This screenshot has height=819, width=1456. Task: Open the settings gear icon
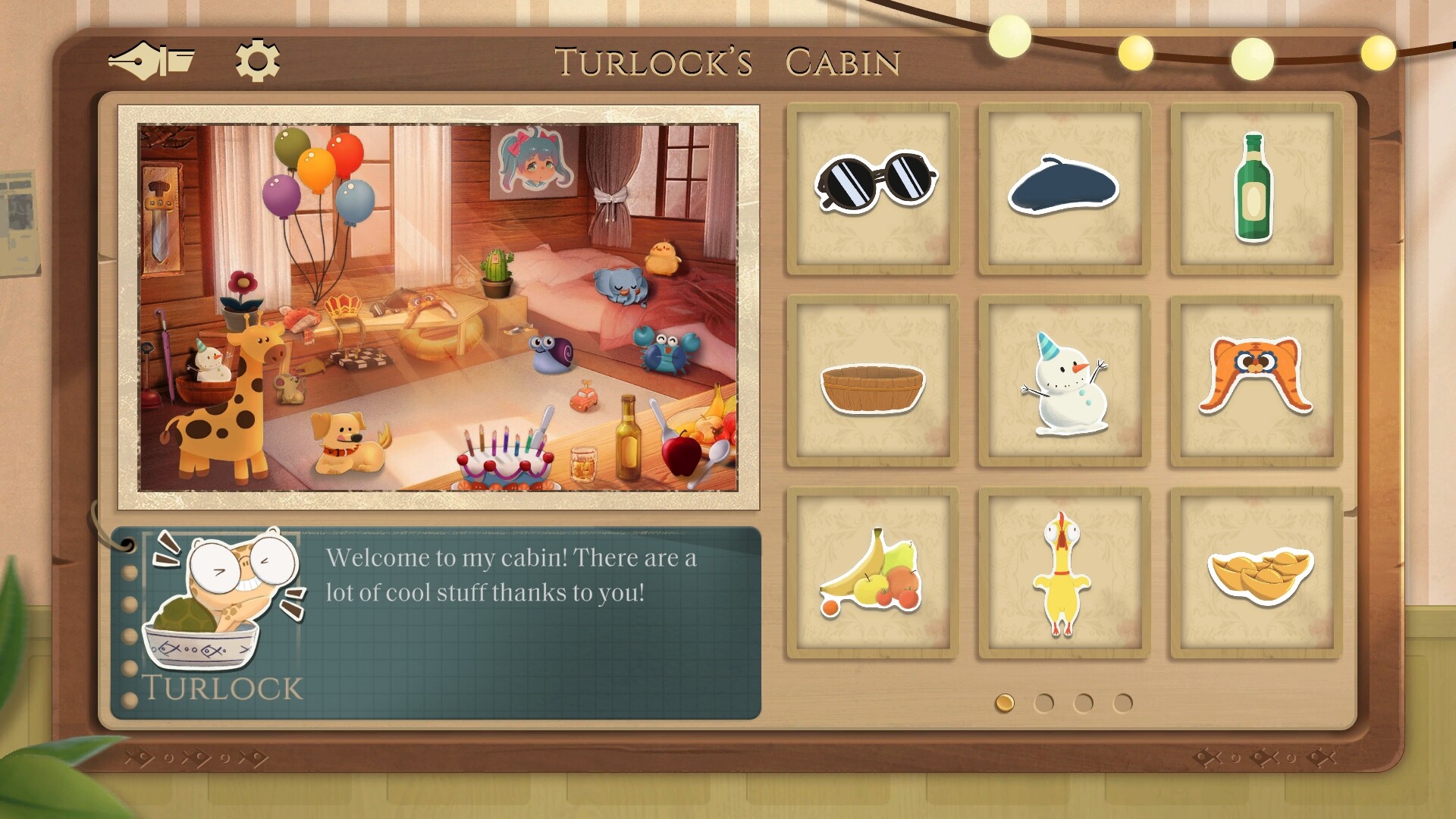(257, 61)
